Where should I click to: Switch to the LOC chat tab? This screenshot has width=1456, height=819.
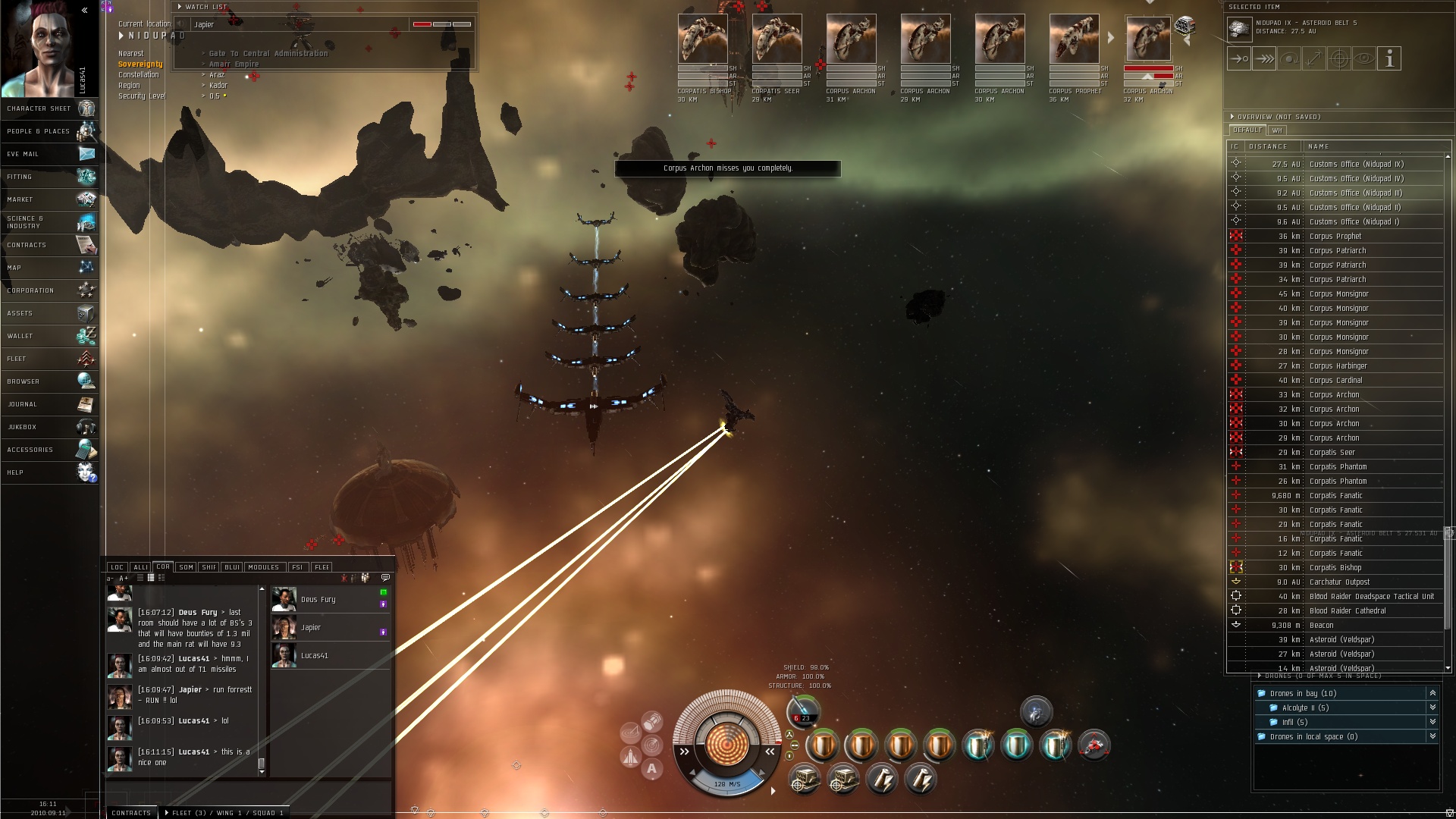point(117,567)
